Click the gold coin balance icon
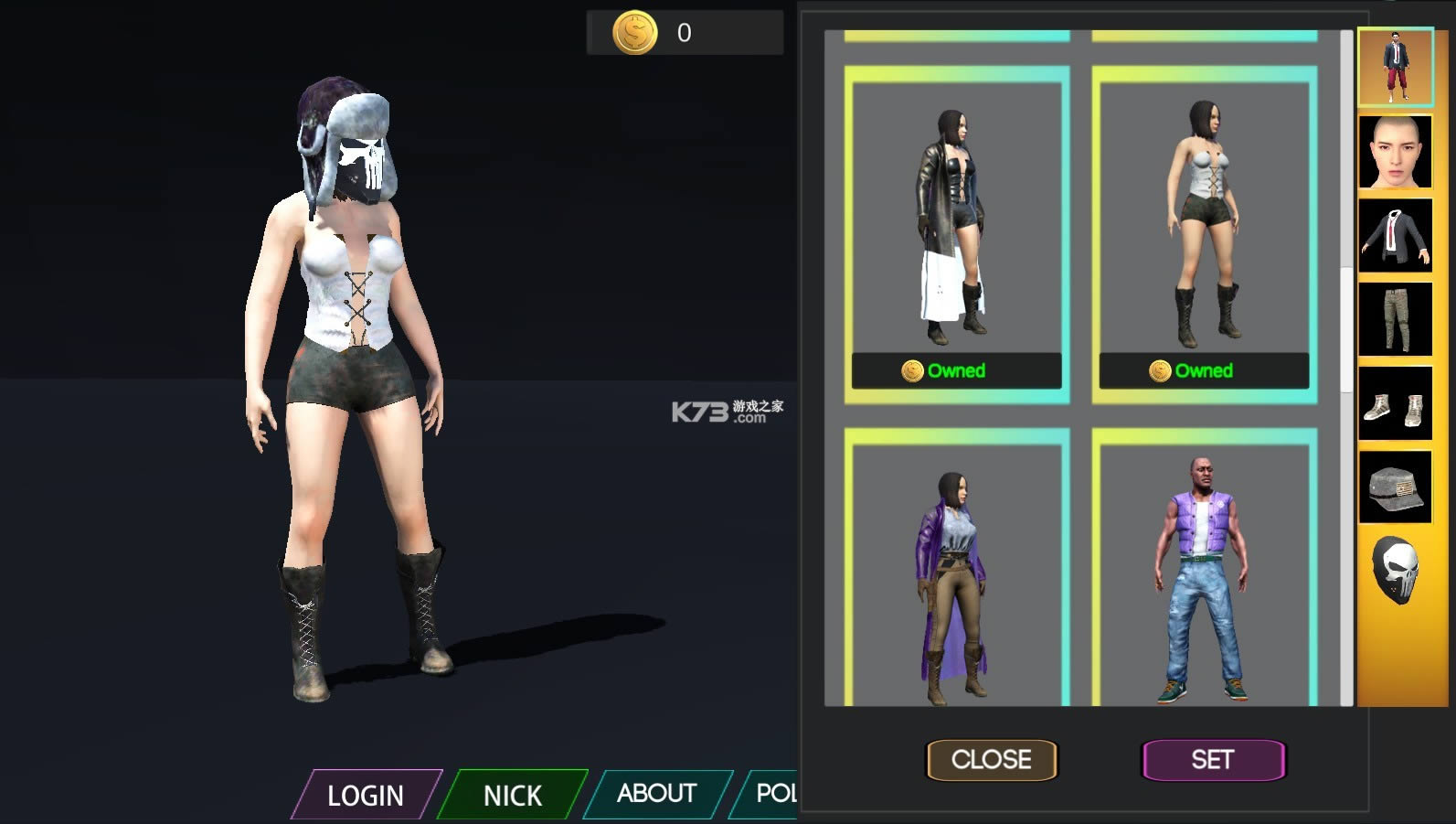 point(634,33)
